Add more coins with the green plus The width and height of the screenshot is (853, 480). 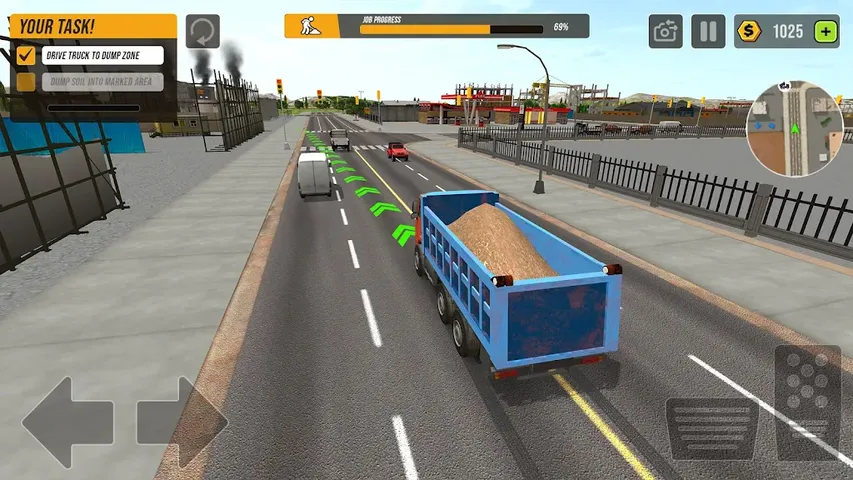(826, 31)
